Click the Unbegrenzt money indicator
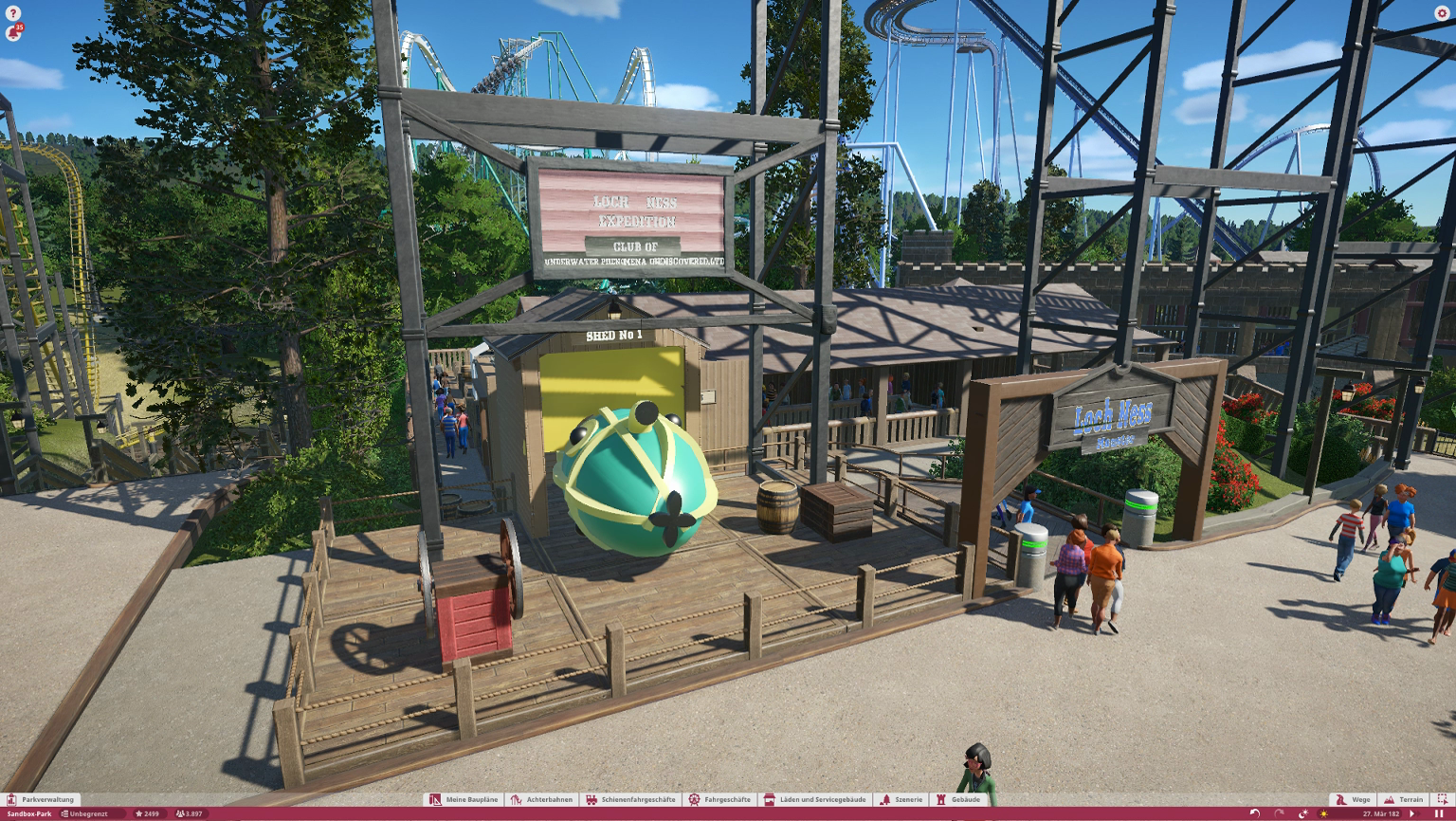Screen dimensions: 1456x821 [x=84, y=813]
